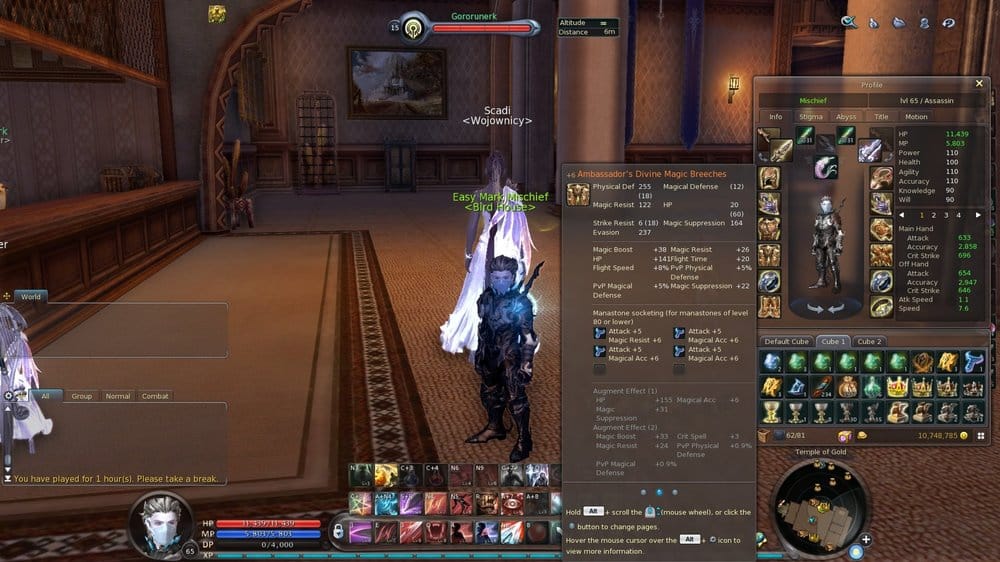
Task: Switch to the Info tab
Action: click(776, 117)
